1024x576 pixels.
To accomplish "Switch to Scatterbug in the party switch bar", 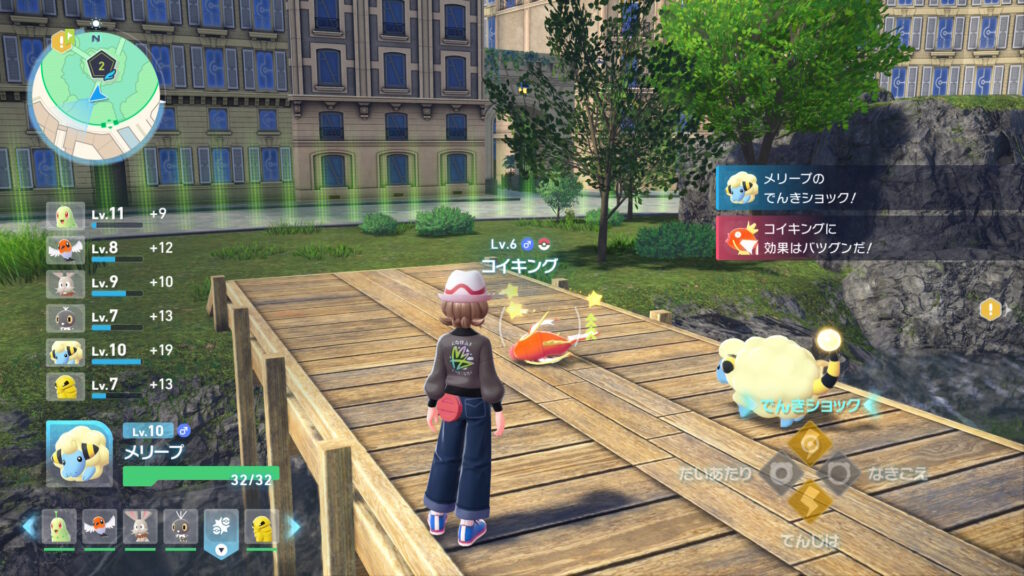I will click(180, 526).
